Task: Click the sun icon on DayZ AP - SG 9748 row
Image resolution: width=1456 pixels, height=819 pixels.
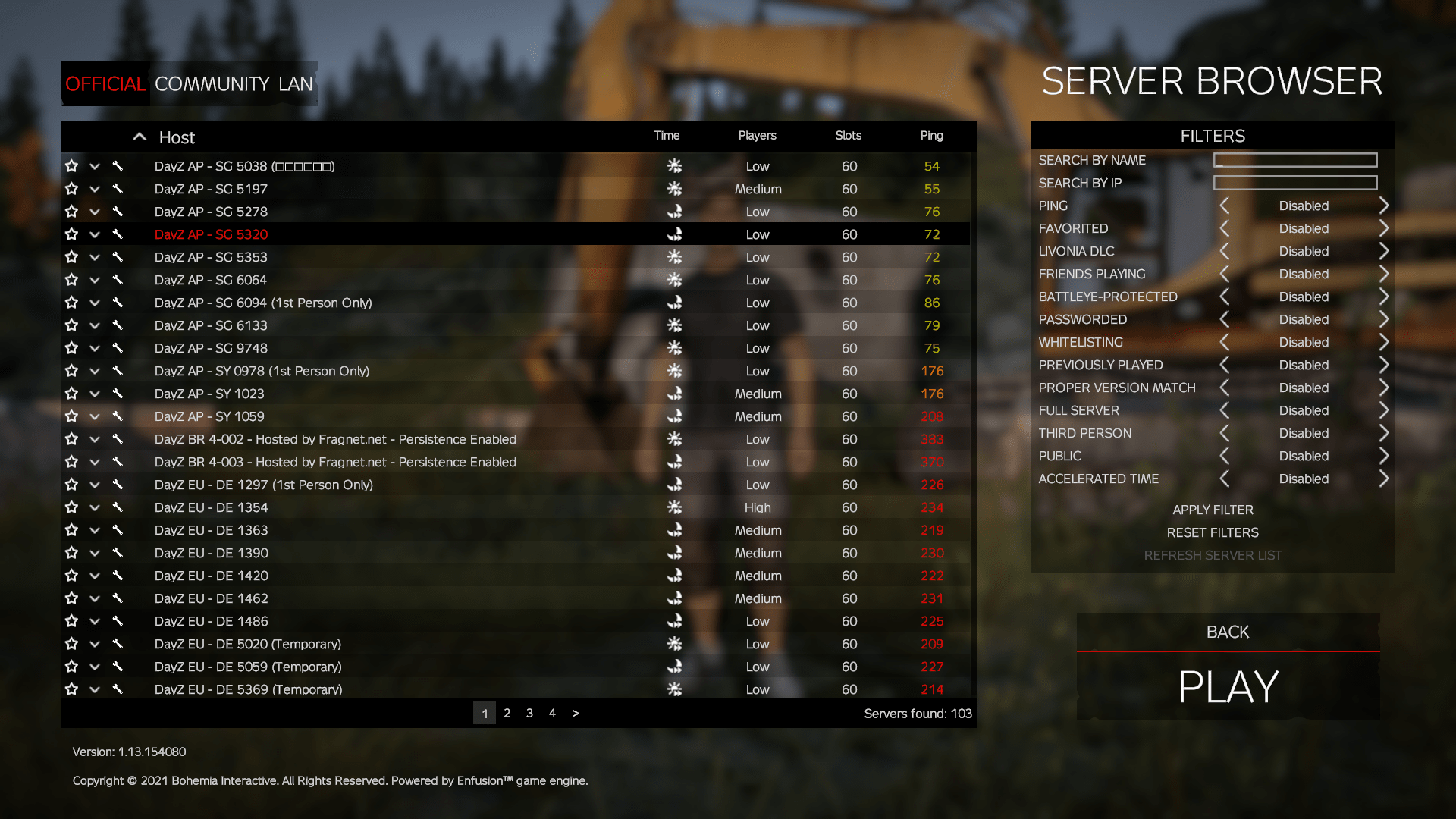Action: click(675, 348)
